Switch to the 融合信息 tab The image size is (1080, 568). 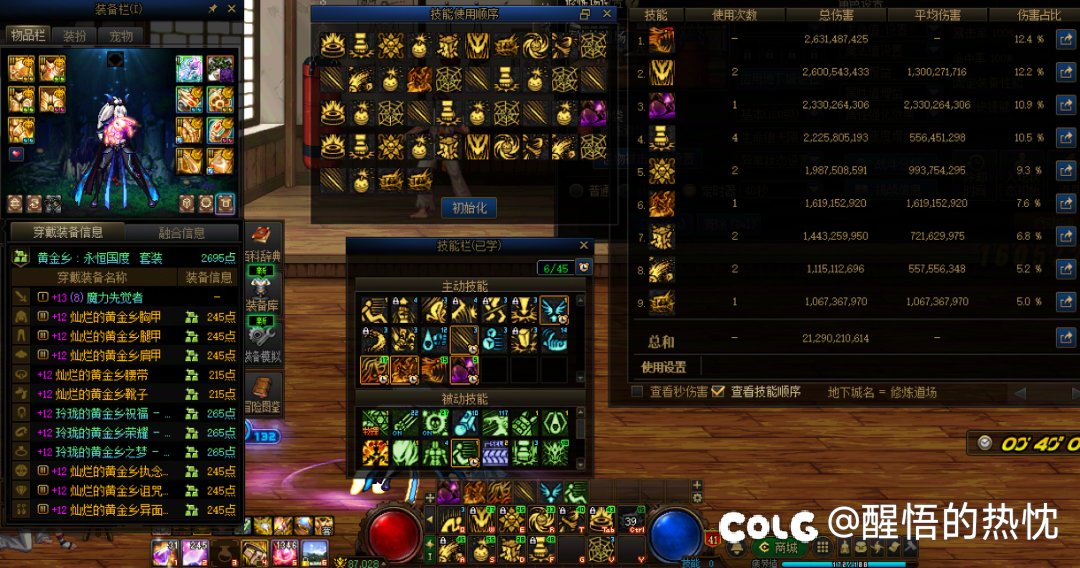(182, 232)
